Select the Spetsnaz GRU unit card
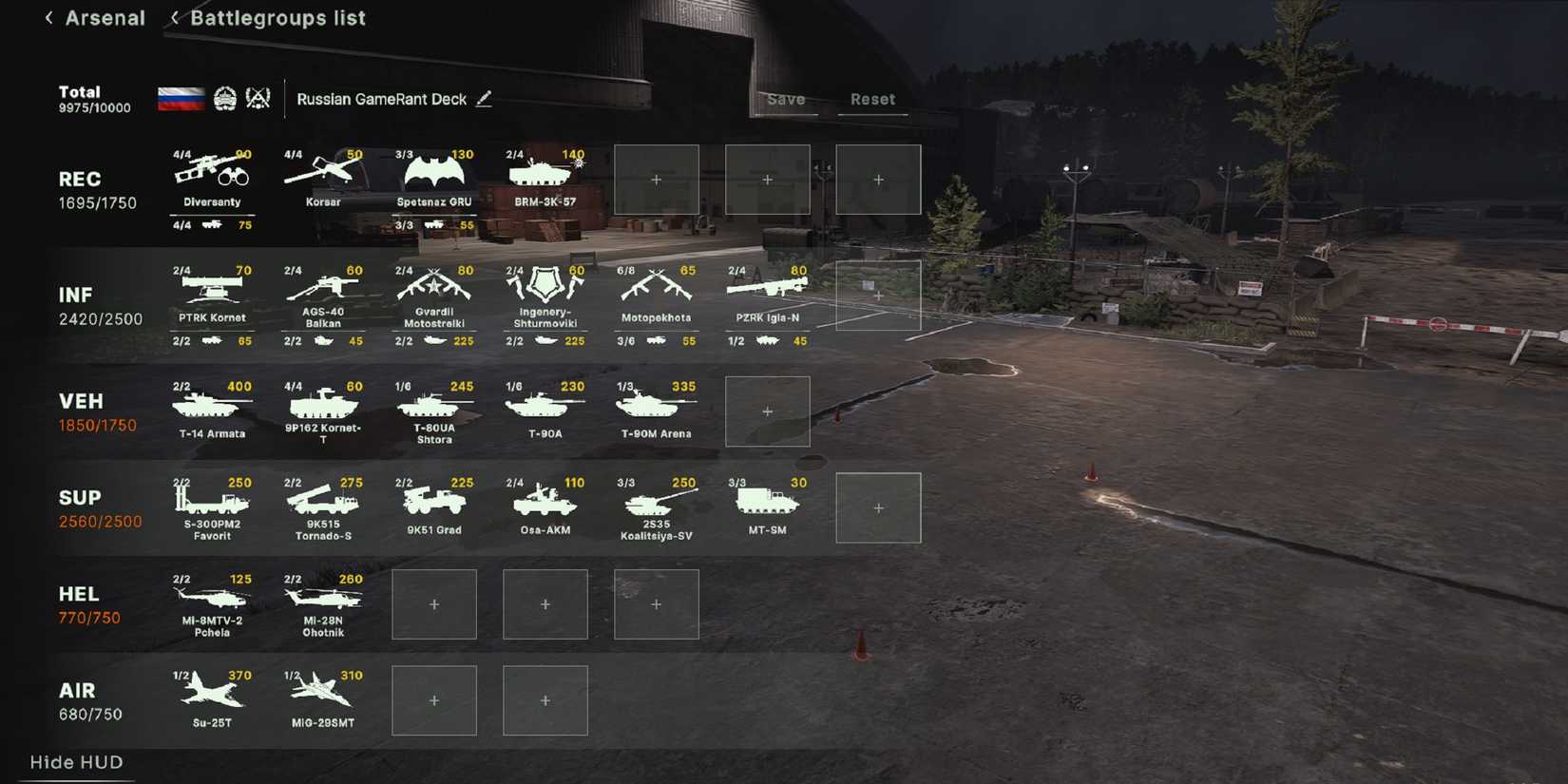The width and height of the screenshot is (1568, 784). coord(434,176)
